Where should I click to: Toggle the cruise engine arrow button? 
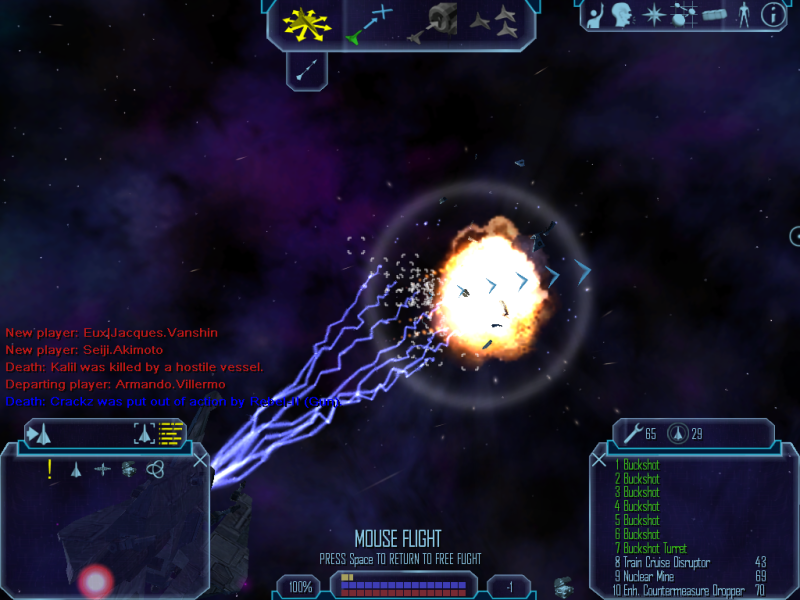coord(309,69)
